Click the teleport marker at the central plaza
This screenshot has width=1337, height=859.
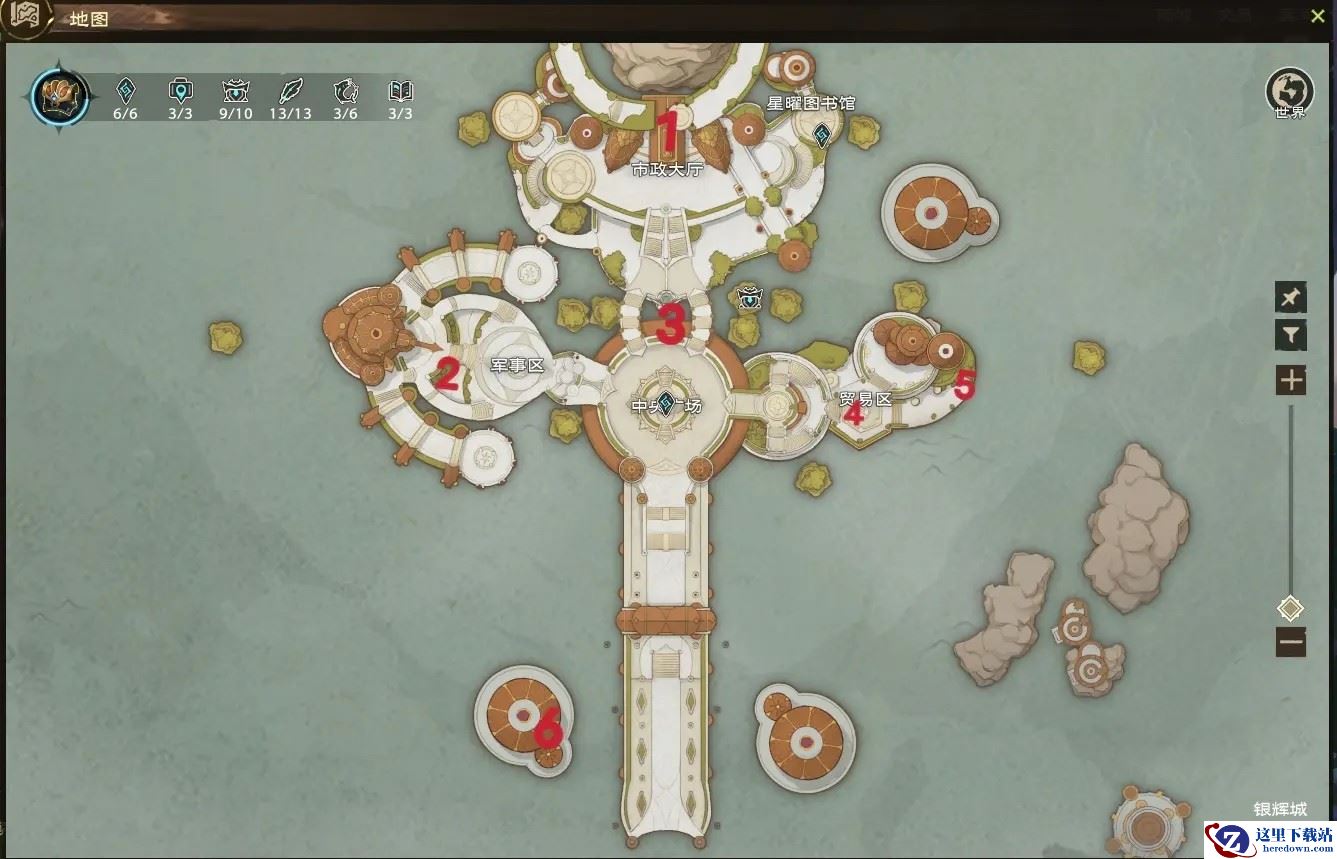click(x=665, y=404)
